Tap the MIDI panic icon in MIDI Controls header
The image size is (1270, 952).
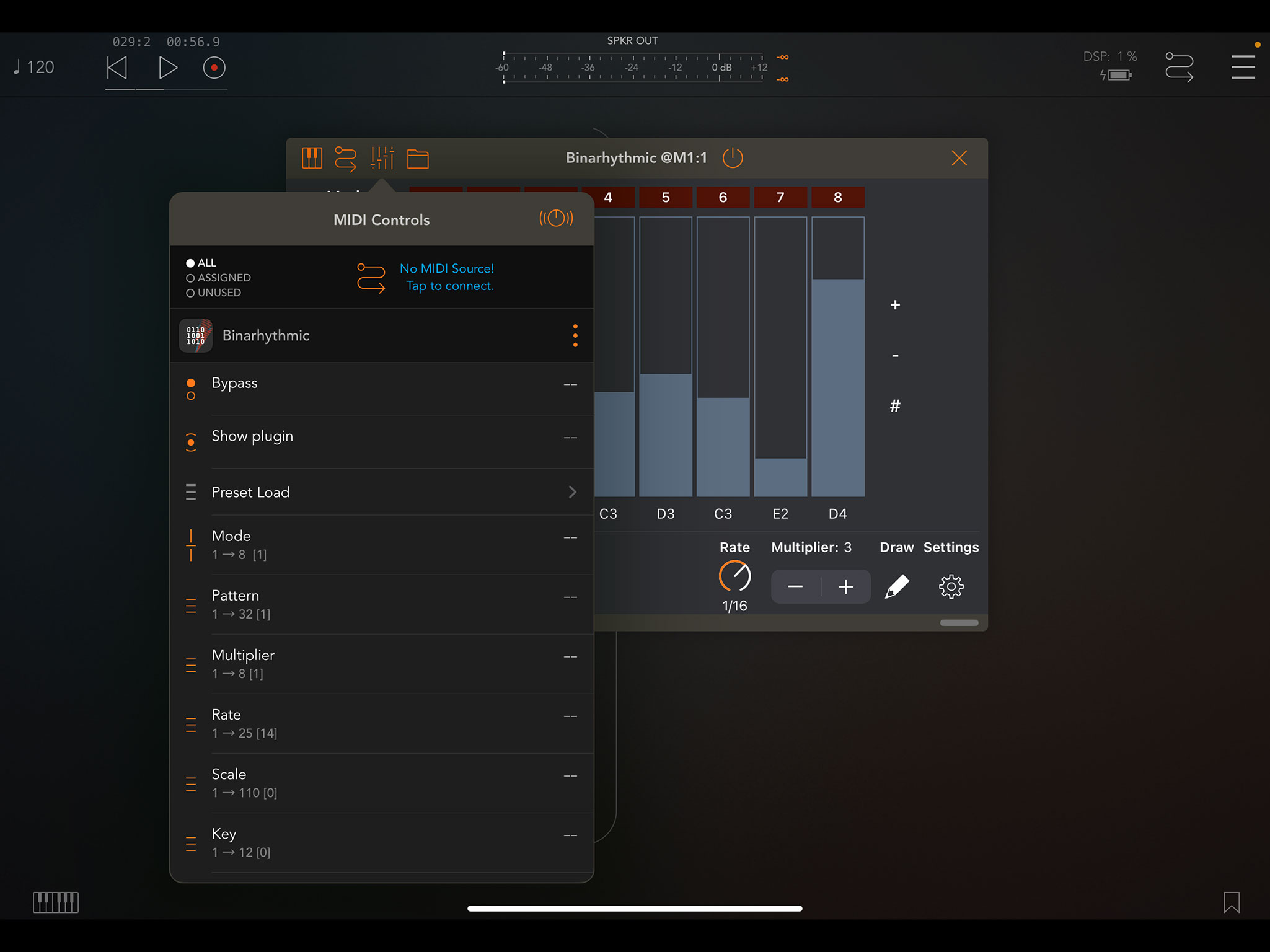556,219
